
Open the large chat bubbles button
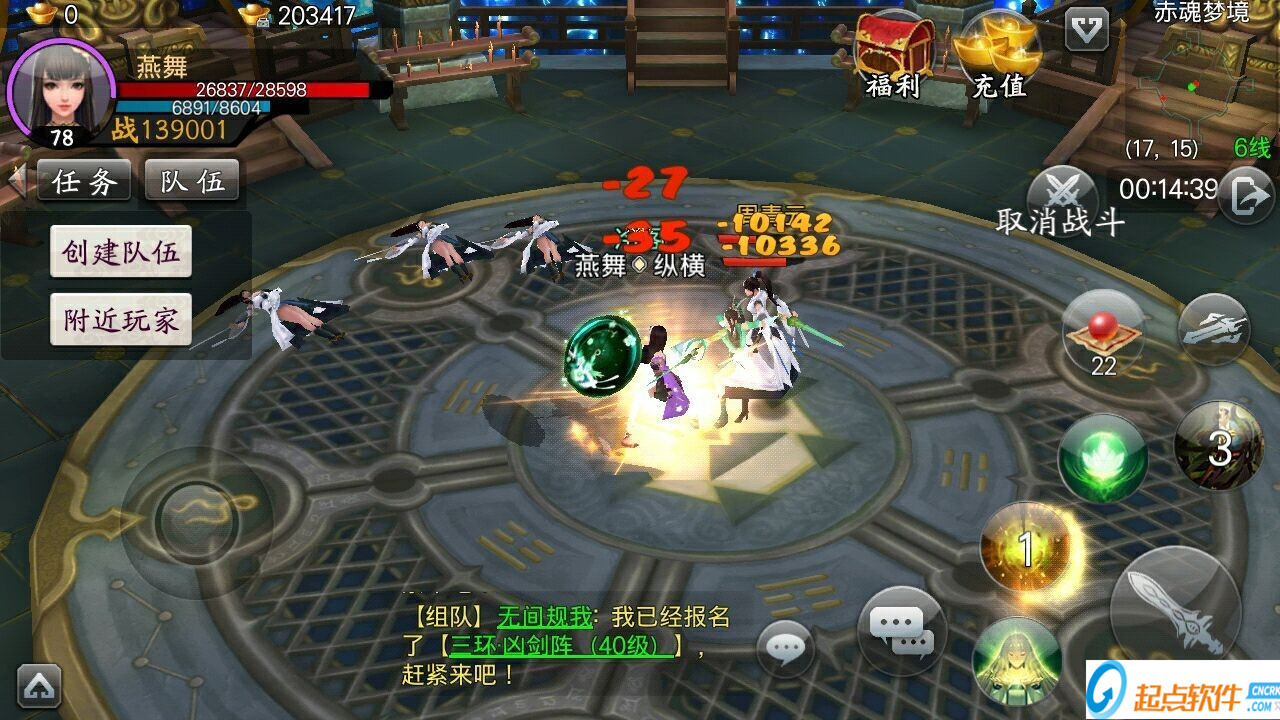point(901,629)
